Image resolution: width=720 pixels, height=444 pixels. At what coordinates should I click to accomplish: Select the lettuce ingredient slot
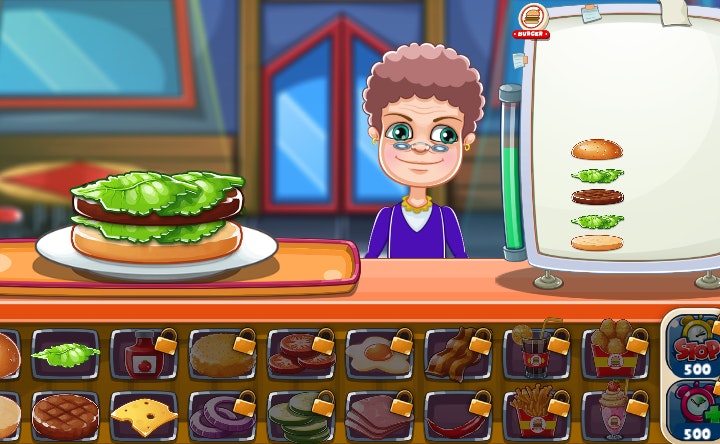coord(66,354)
